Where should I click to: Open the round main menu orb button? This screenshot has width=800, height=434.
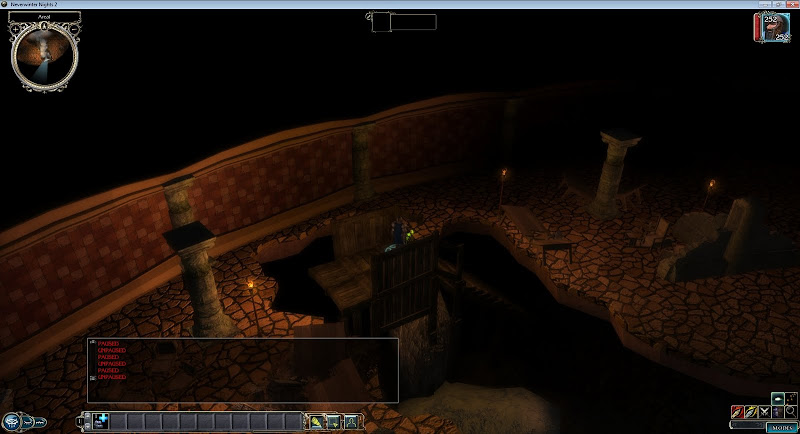tap(14, 421)
